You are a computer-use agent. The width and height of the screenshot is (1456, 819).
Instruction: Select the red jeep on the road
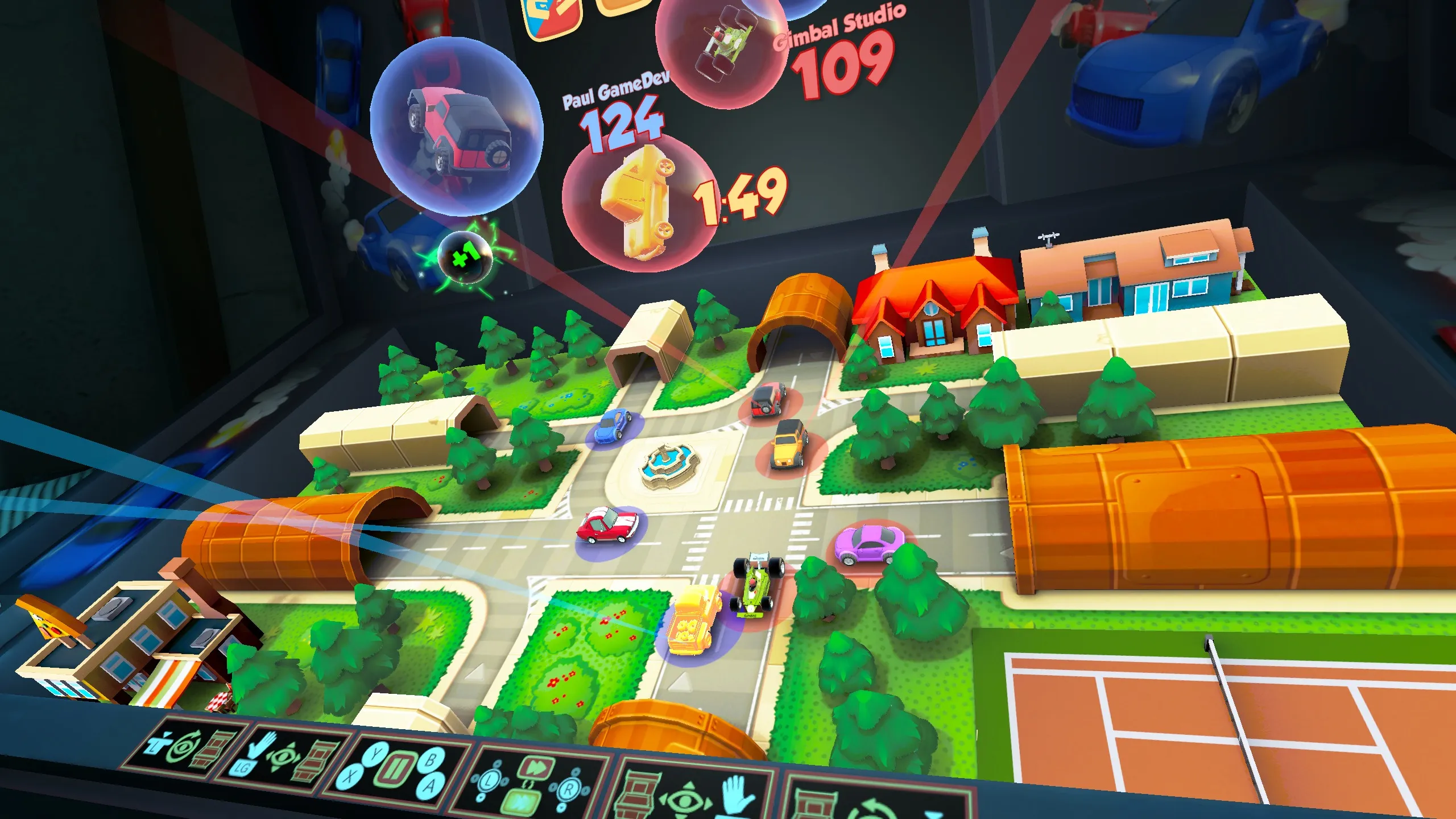coord(768,399)
